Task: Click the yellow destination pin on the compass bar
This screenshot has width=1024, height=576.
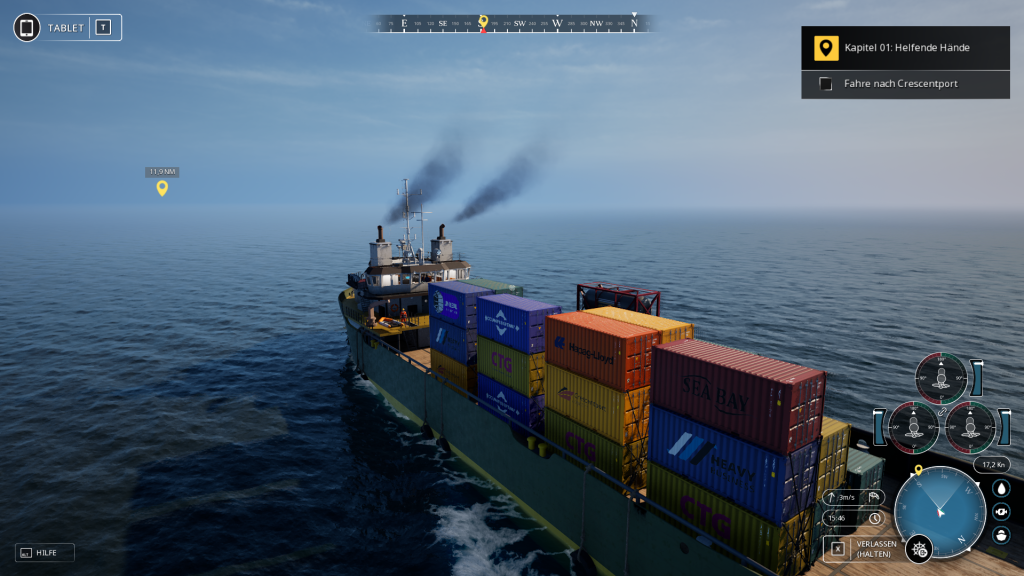Action: (x=483, y=21)
